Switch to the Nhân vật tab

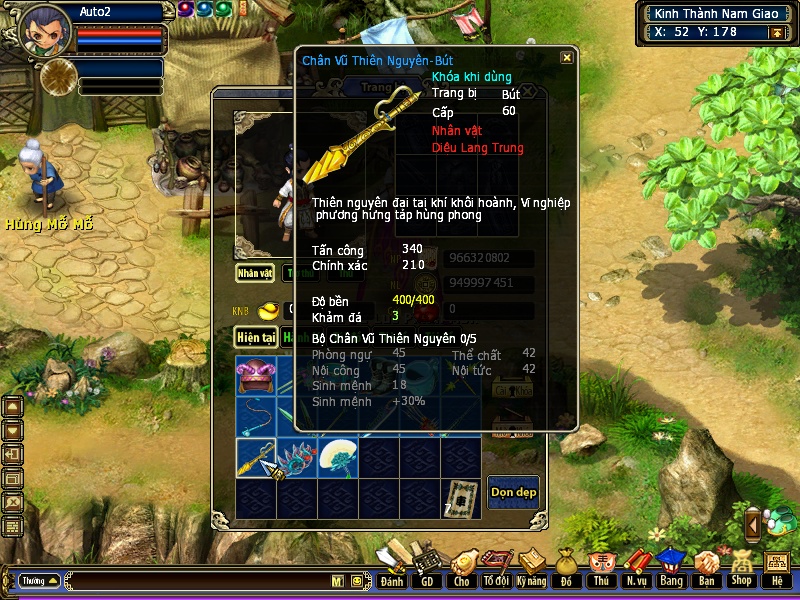click(254, 272)
